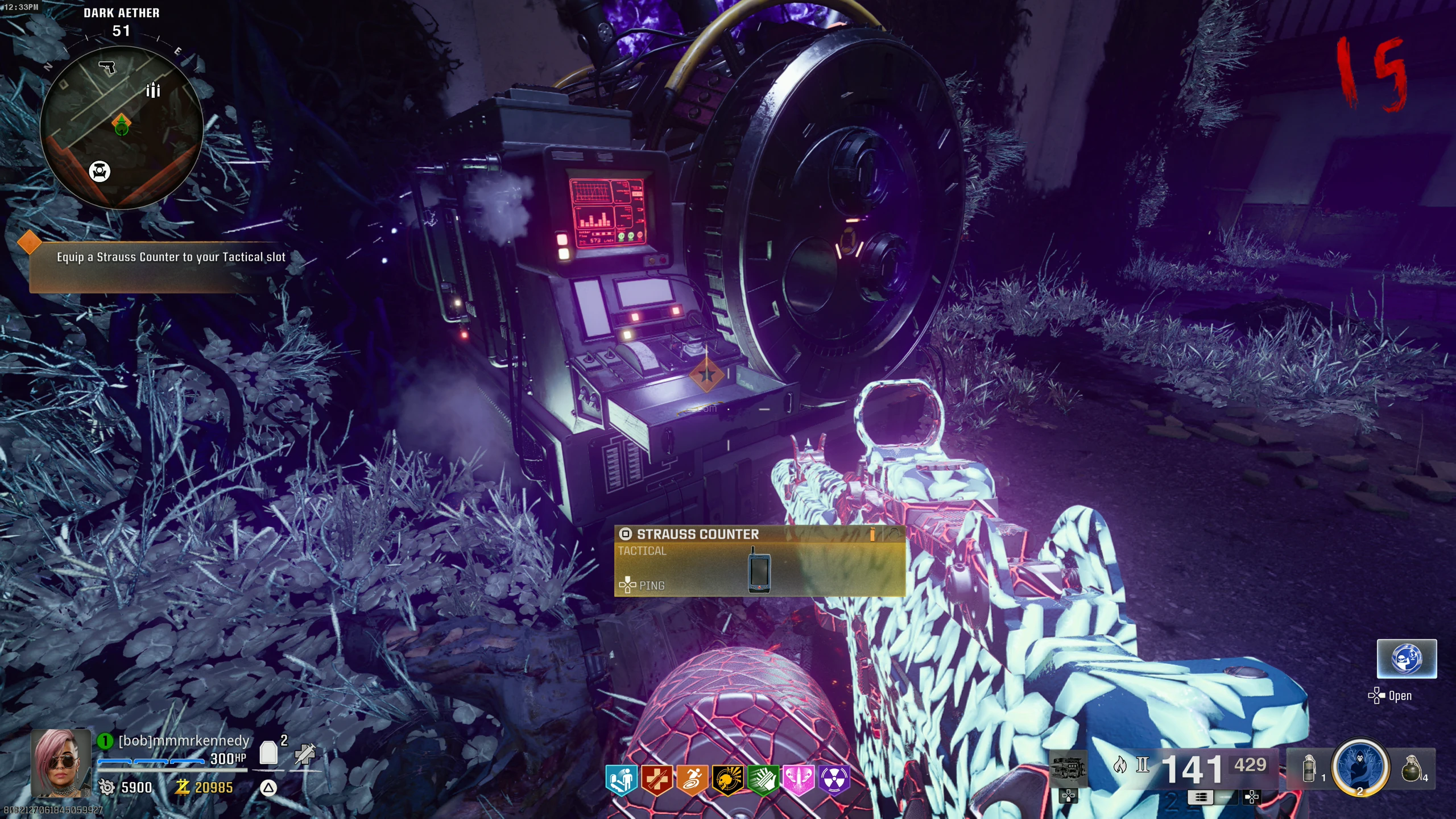Select the armor plate icon
This screenshot has width=1456, height=819.
click(x=268, y=753)
